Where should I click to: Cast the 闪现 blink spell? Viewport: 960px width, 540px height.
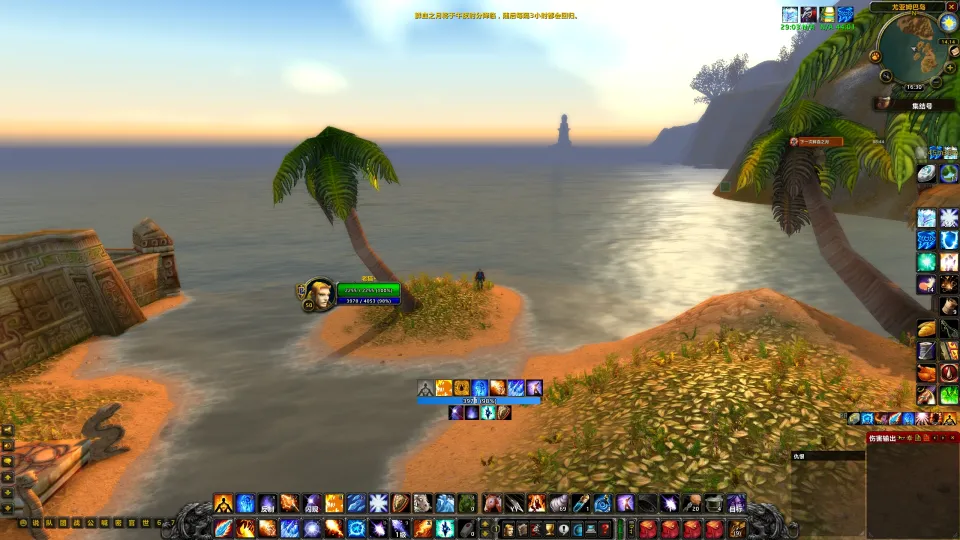[x=312, y=503]
